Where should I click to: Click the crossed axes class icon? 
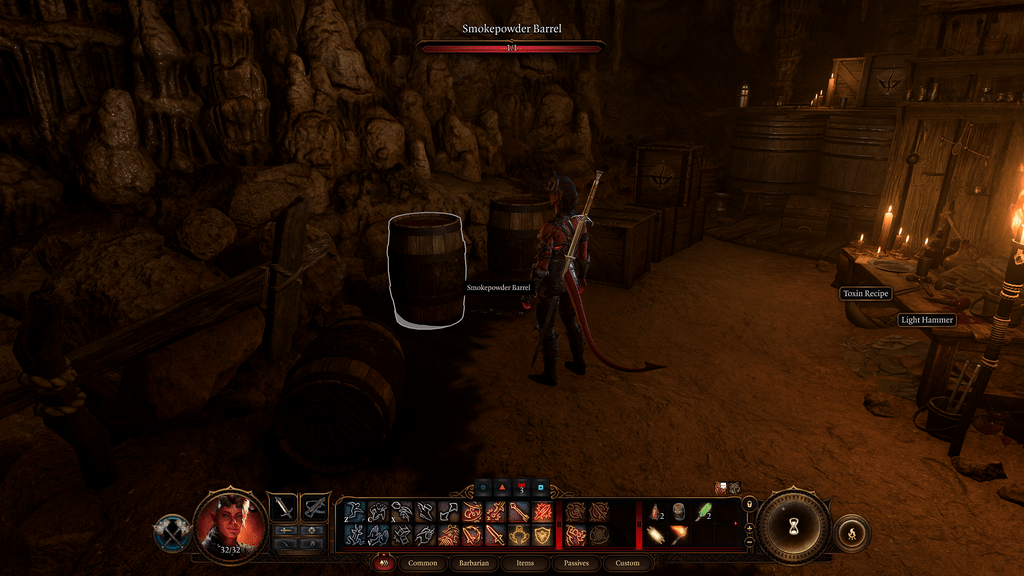(172, 533)
